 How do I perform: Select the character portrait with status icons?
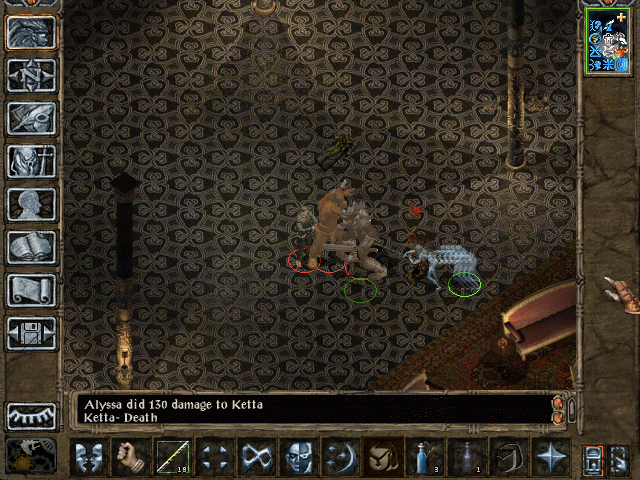[x=608, y=40]
